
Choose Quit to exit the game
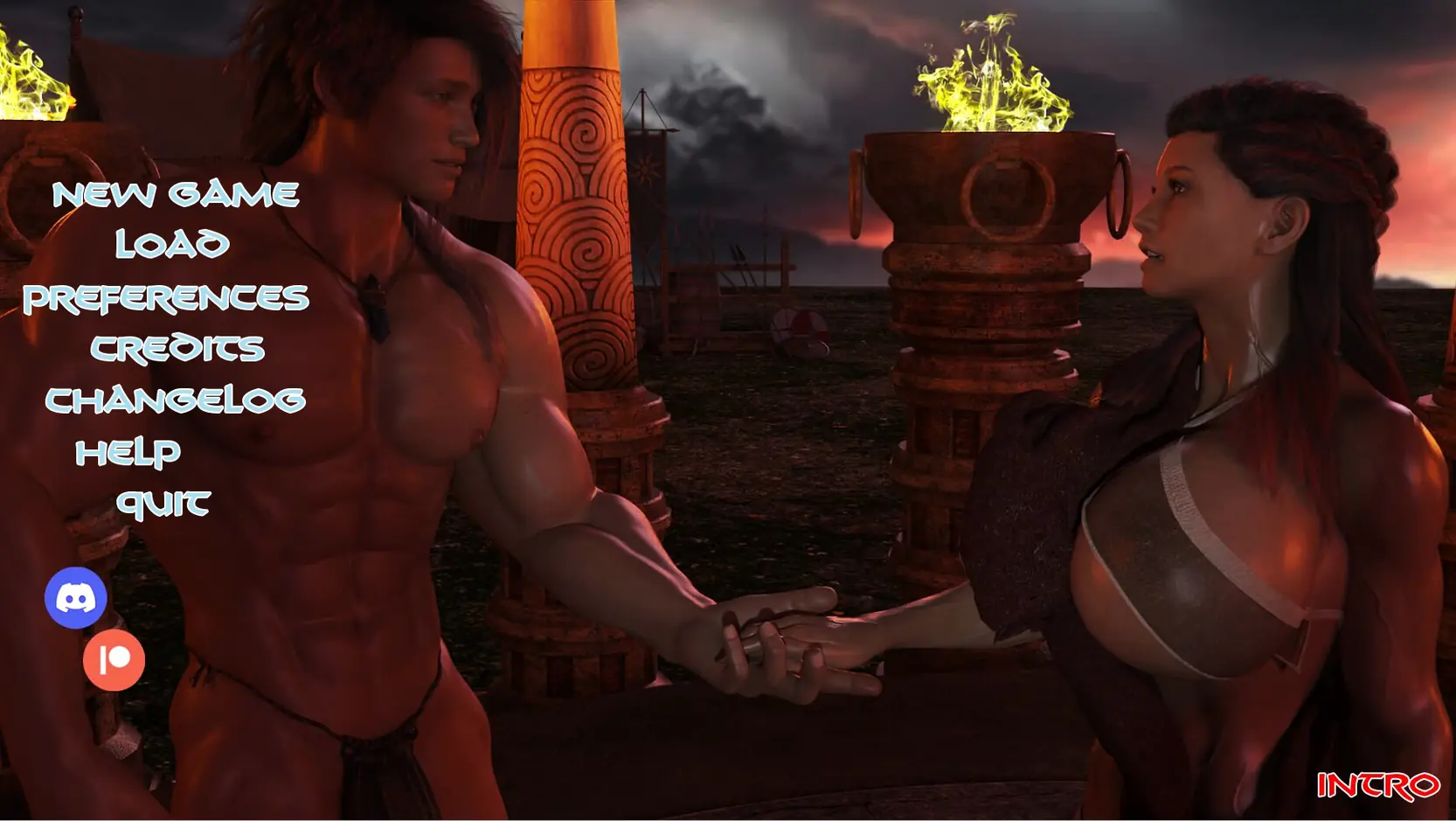163,504
